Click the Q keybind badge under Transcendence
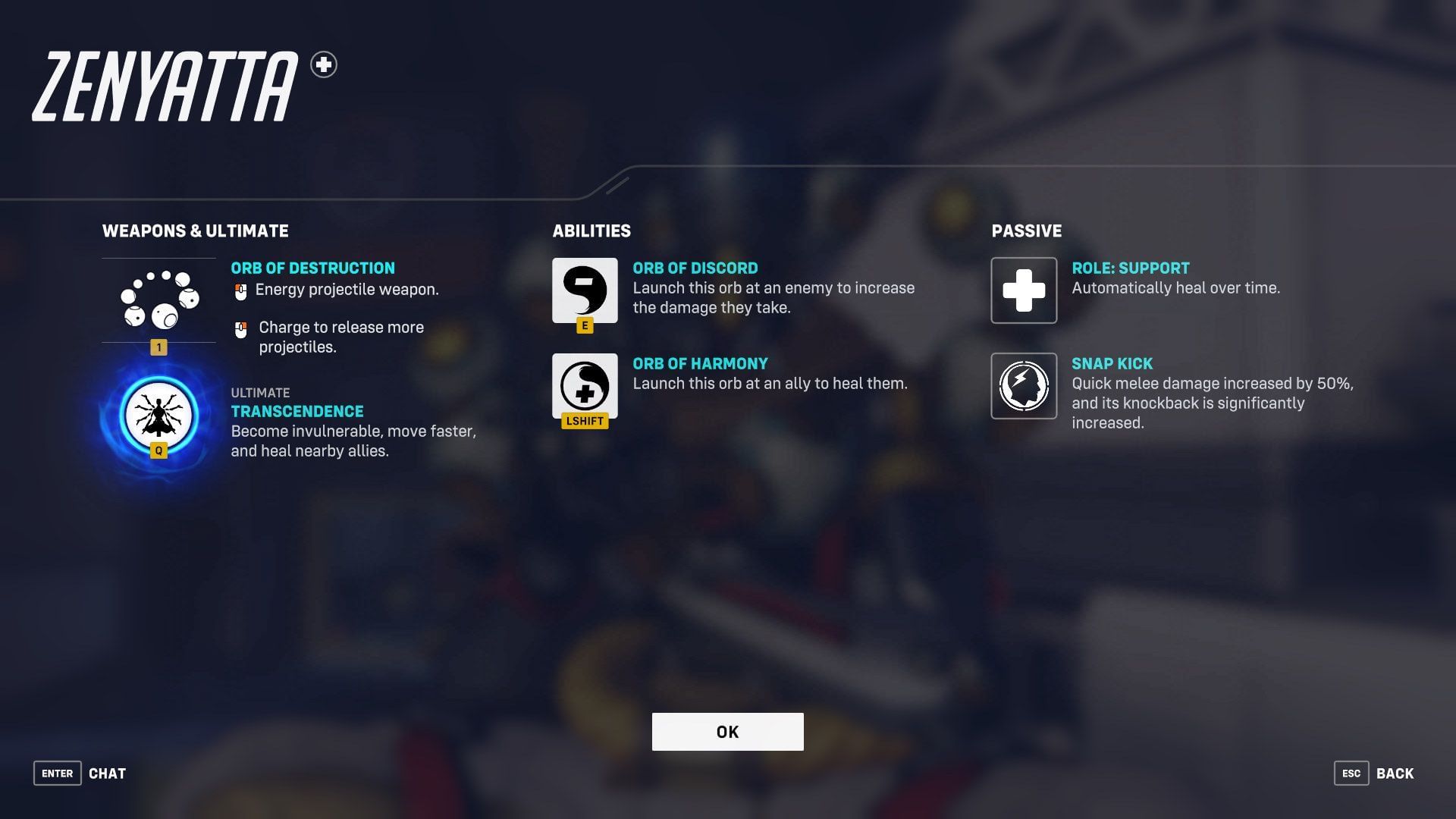The width and height of the screenshot is (1456, 819). 158,449
